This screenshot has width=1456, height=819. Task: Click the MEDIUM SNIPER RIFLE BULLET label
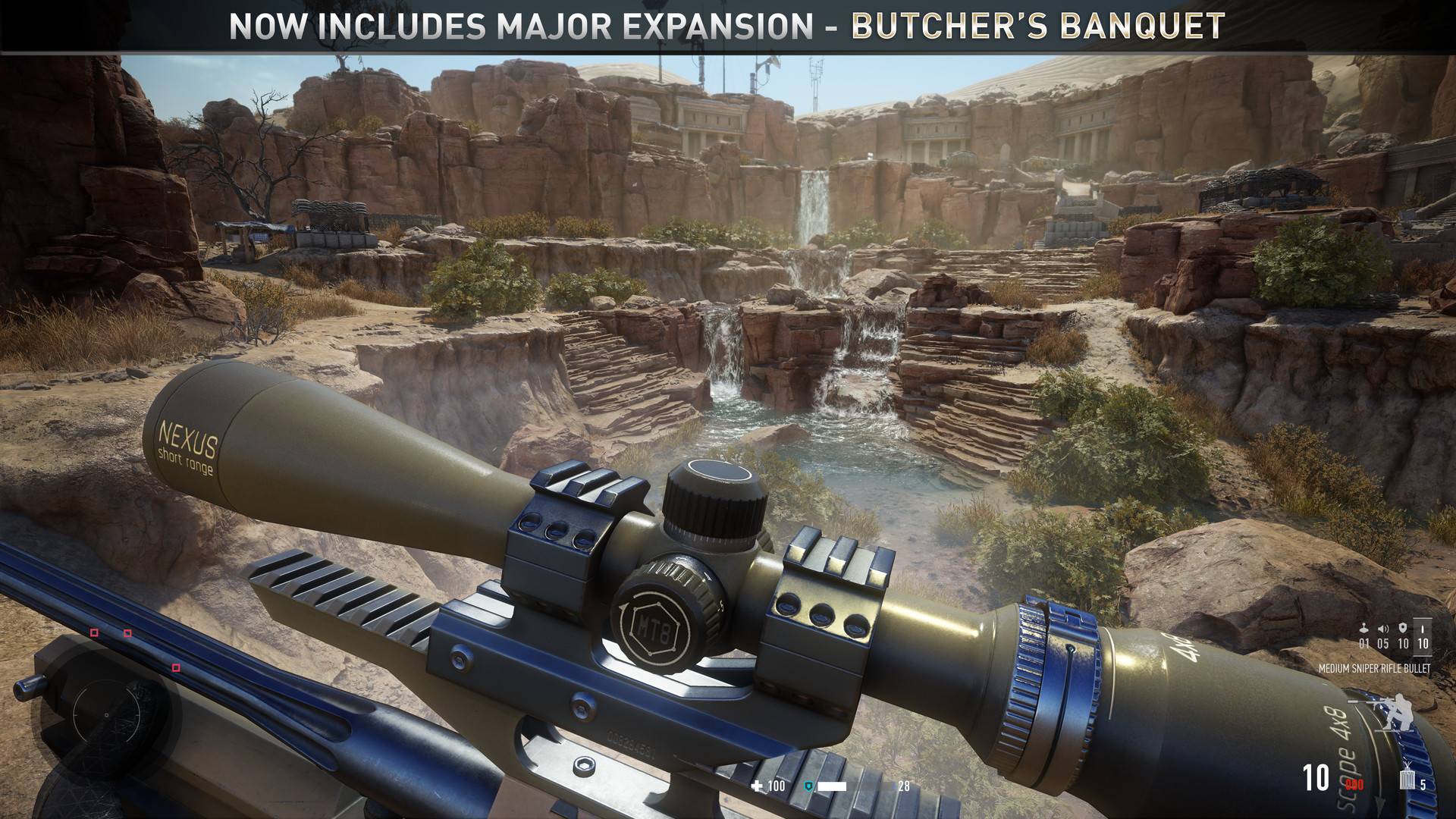click(x=1375, y=668)
